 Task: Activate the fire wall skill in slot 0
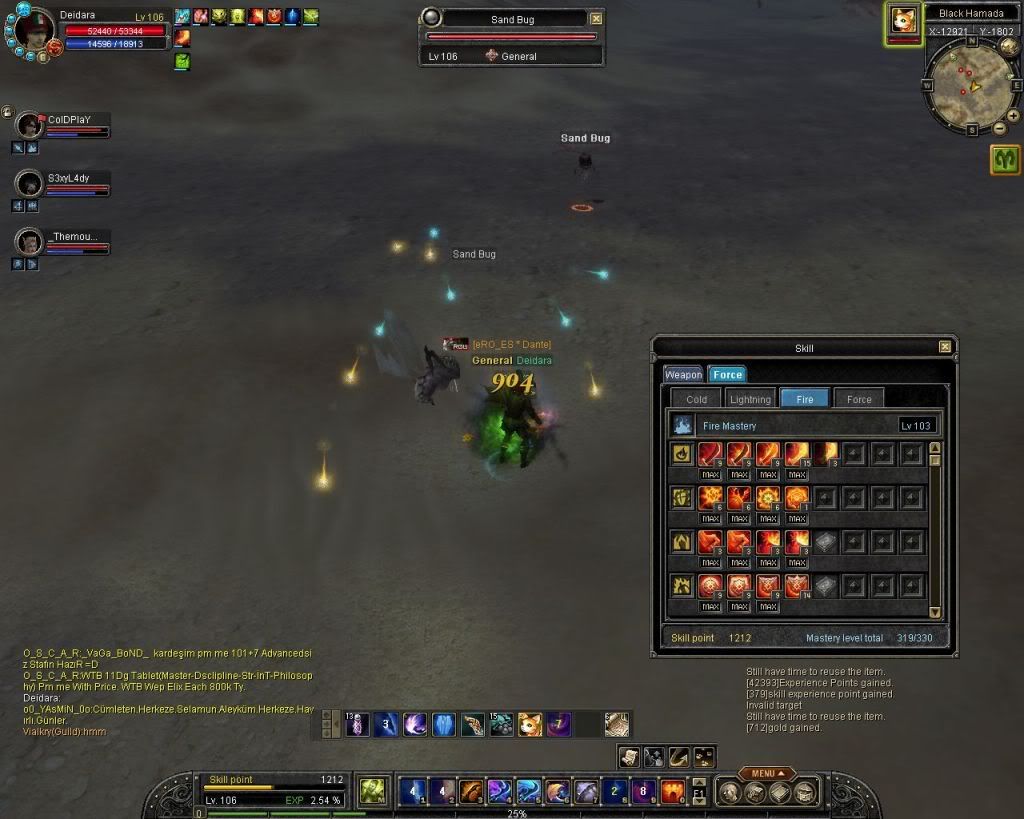click(x=672, y=792)
